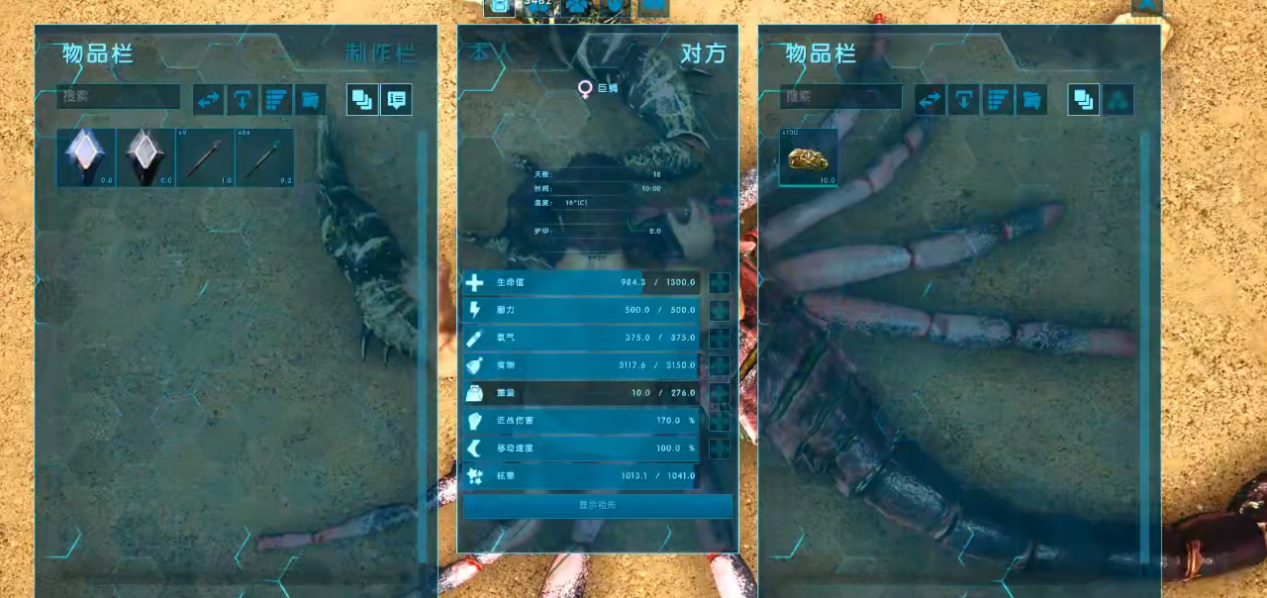
Task: Click the right inventory 搜索 search field
Action: tap(842, 98)
